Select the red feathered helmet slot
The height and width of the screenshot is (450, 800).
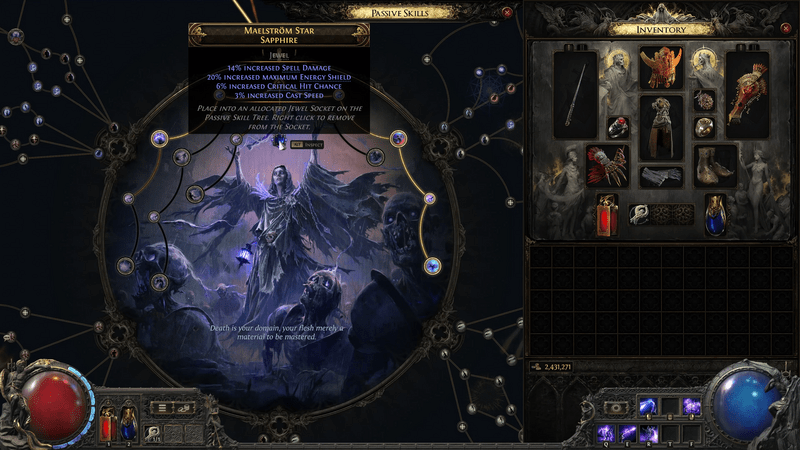pos(661,70)
